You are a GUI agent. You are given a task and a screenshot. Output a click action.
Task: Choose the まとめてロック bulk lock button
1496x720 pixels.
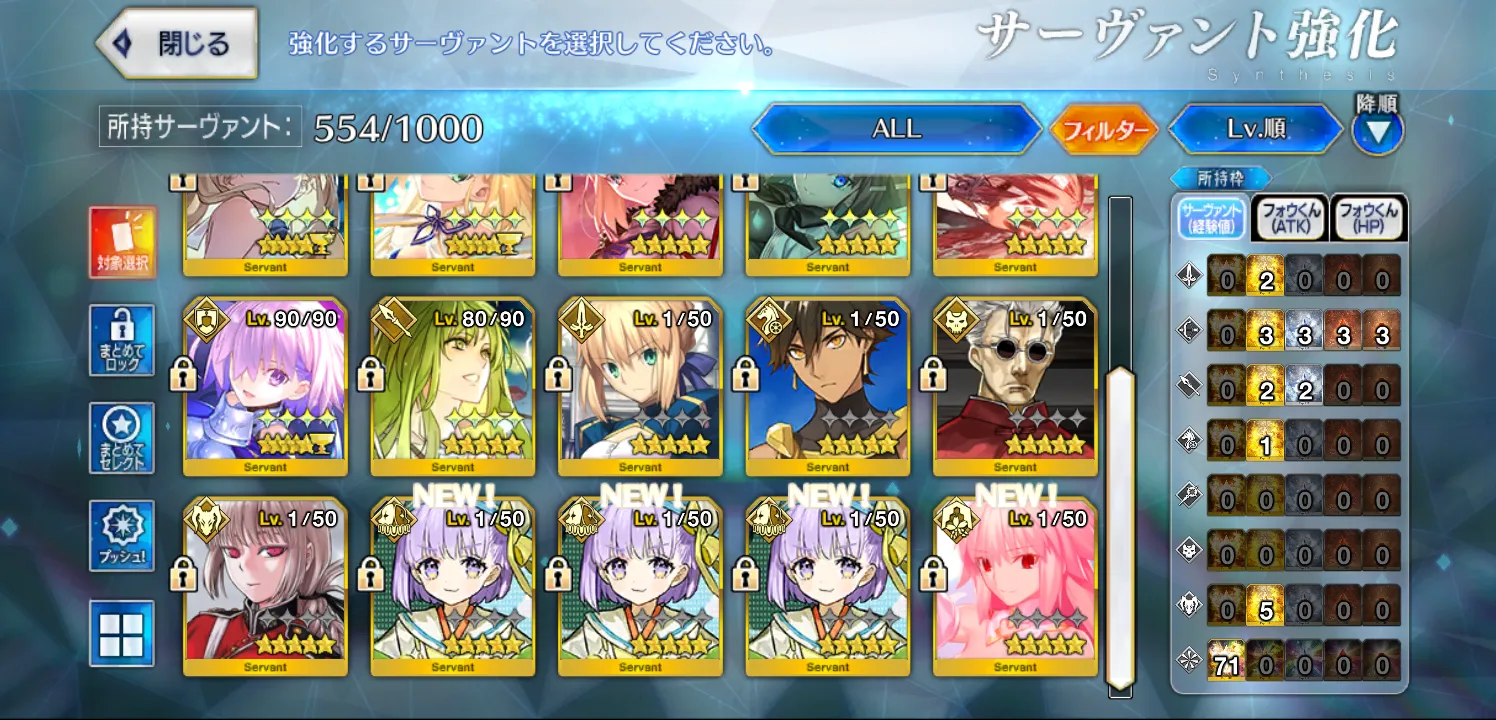[x=122, y=340]
